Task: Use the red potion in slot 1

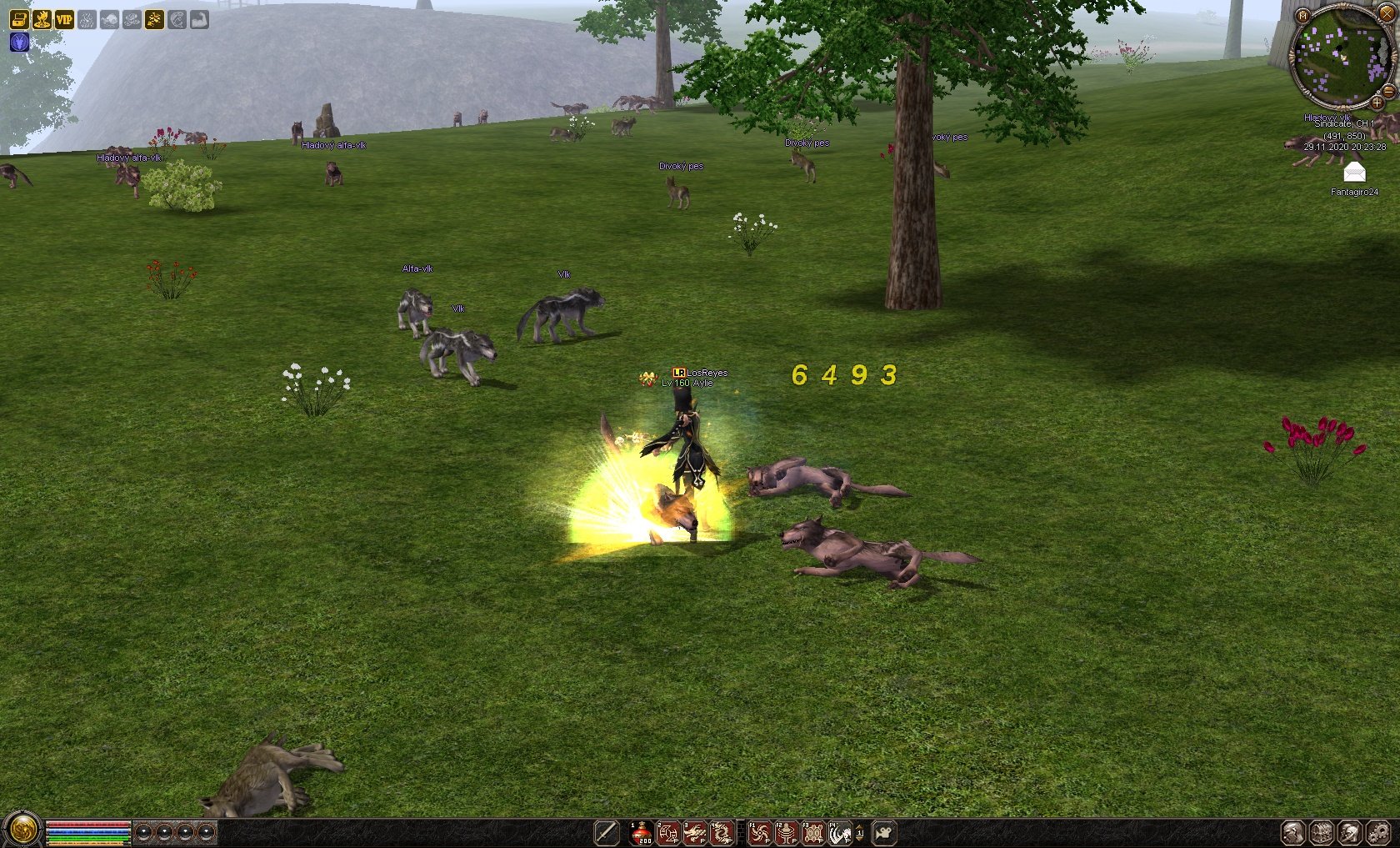Action: click(642, 832)
